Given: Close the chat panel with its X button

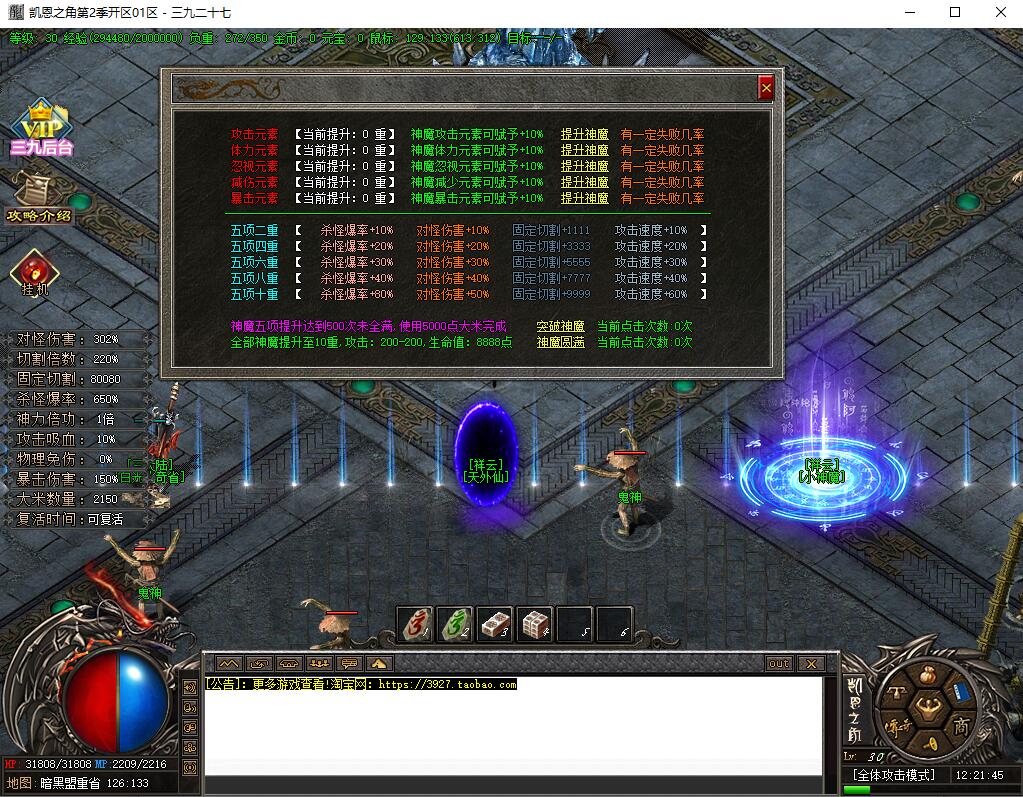Looking at the screenshot, I should (811, 663).
